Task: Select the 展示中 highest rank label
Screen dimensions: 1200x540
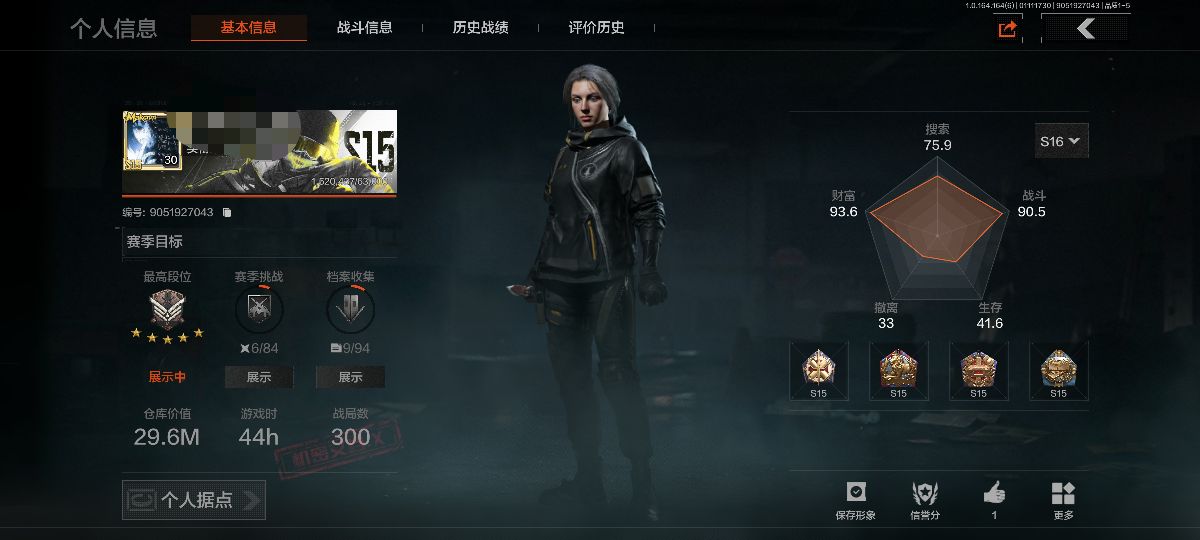Action: tap(168, 377)
